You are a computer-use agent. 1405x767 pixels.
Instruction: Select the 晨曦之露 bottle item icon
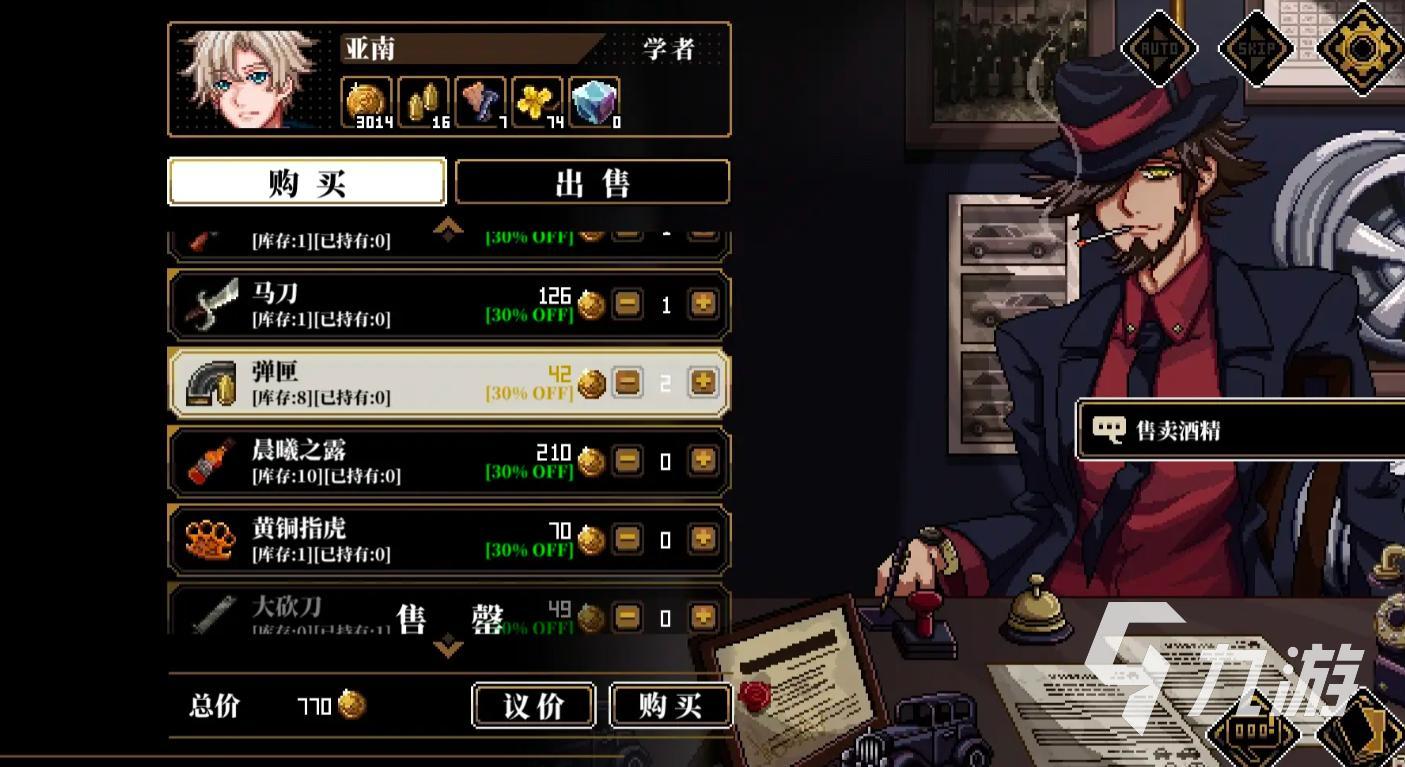click(207, 459)
